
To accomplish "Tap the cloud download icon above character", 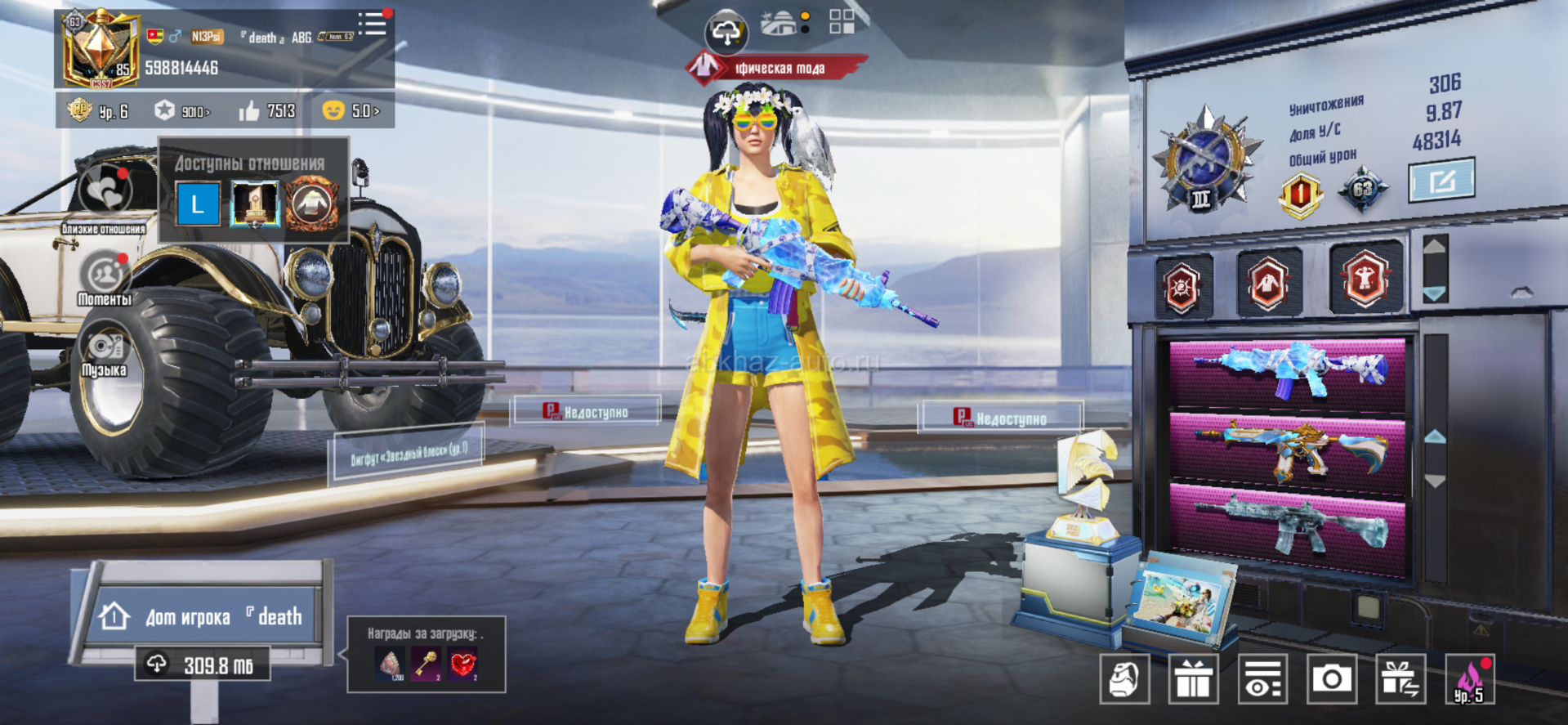I will pyautogui.click(x=725, y=33).
